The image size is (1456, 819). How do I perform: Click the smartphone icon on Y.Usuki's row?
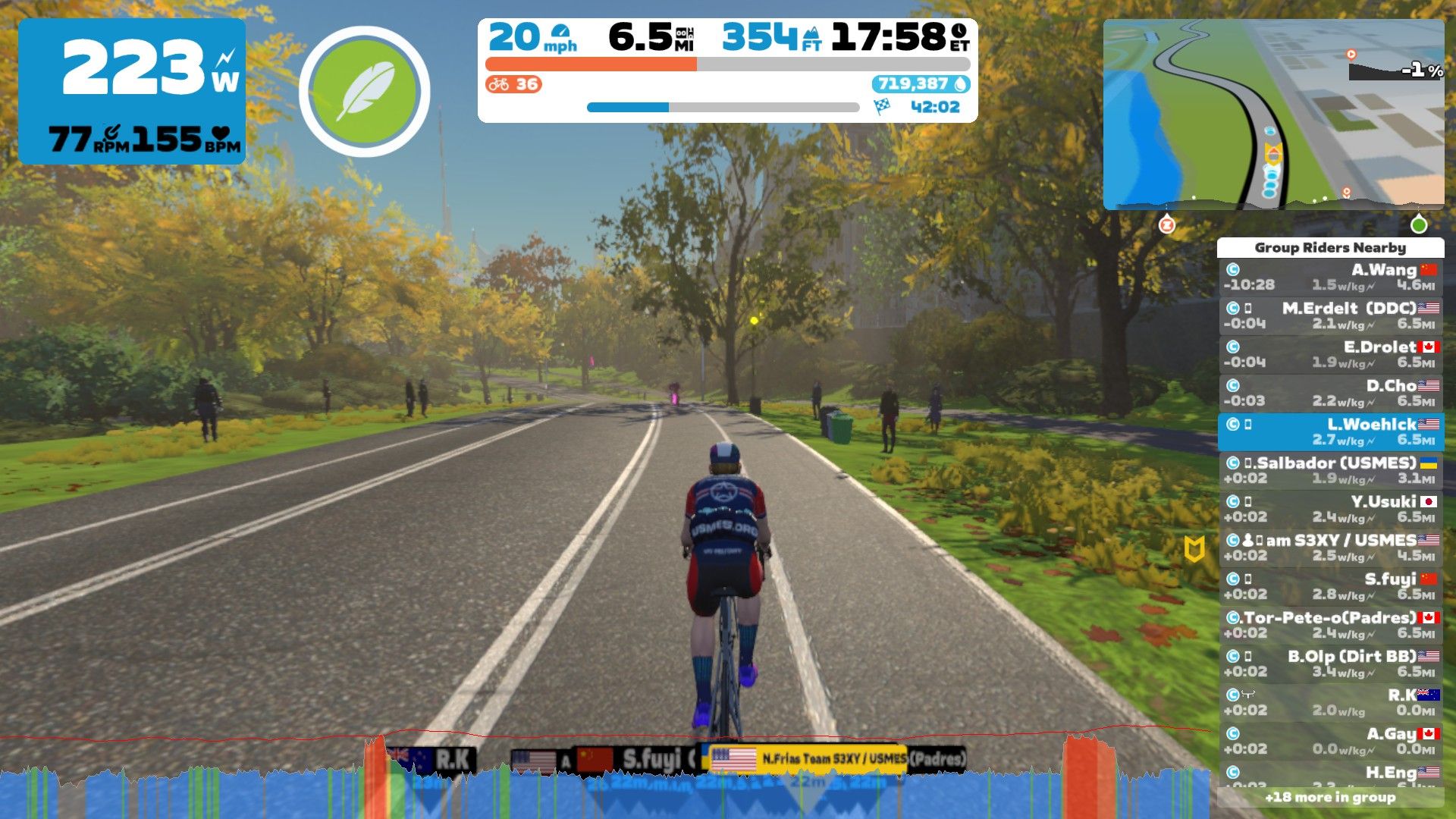(1247, 501)
